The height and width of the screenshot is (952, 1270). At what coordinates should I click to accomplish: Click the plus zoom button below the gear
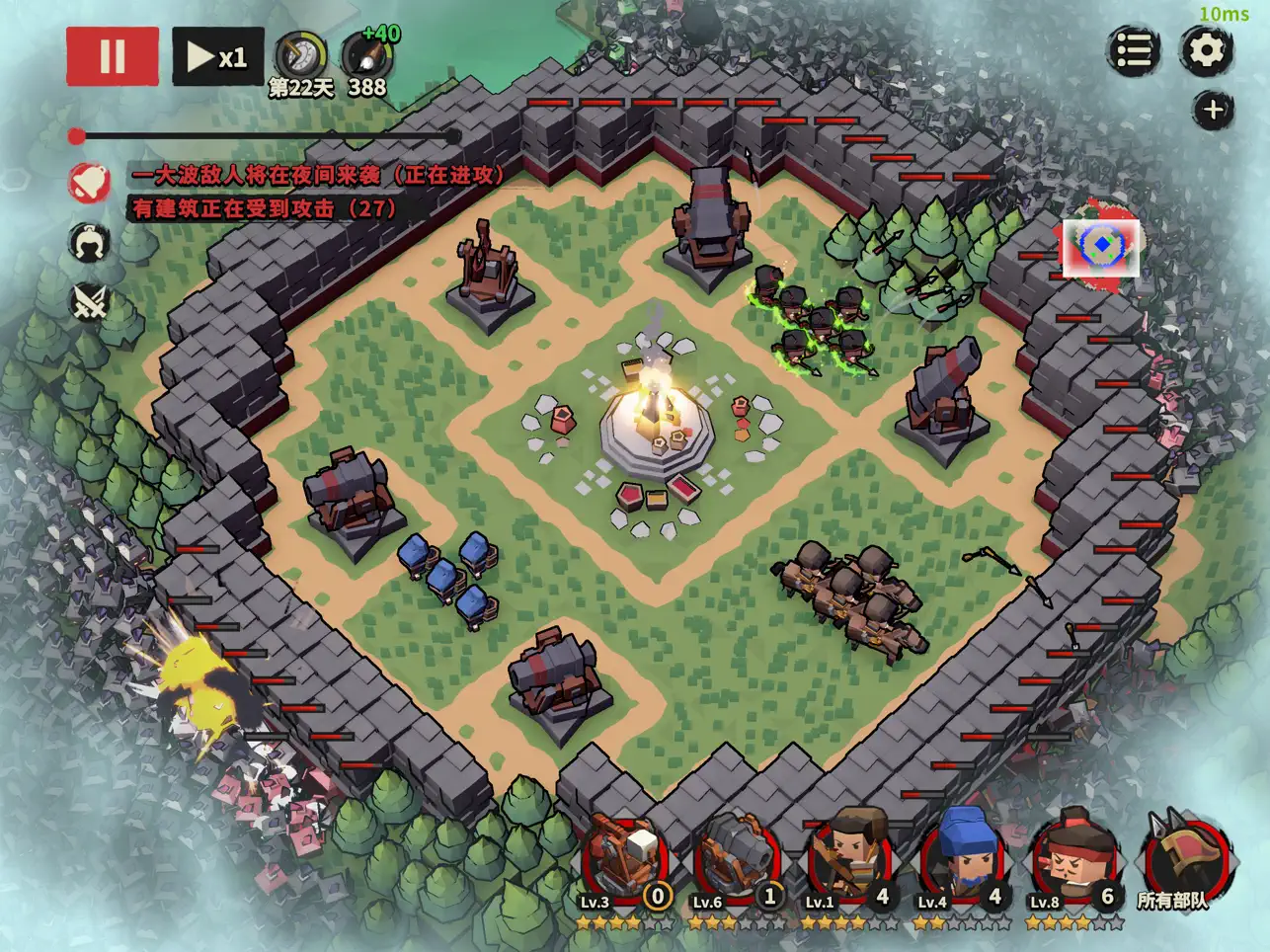point(1215,109)
